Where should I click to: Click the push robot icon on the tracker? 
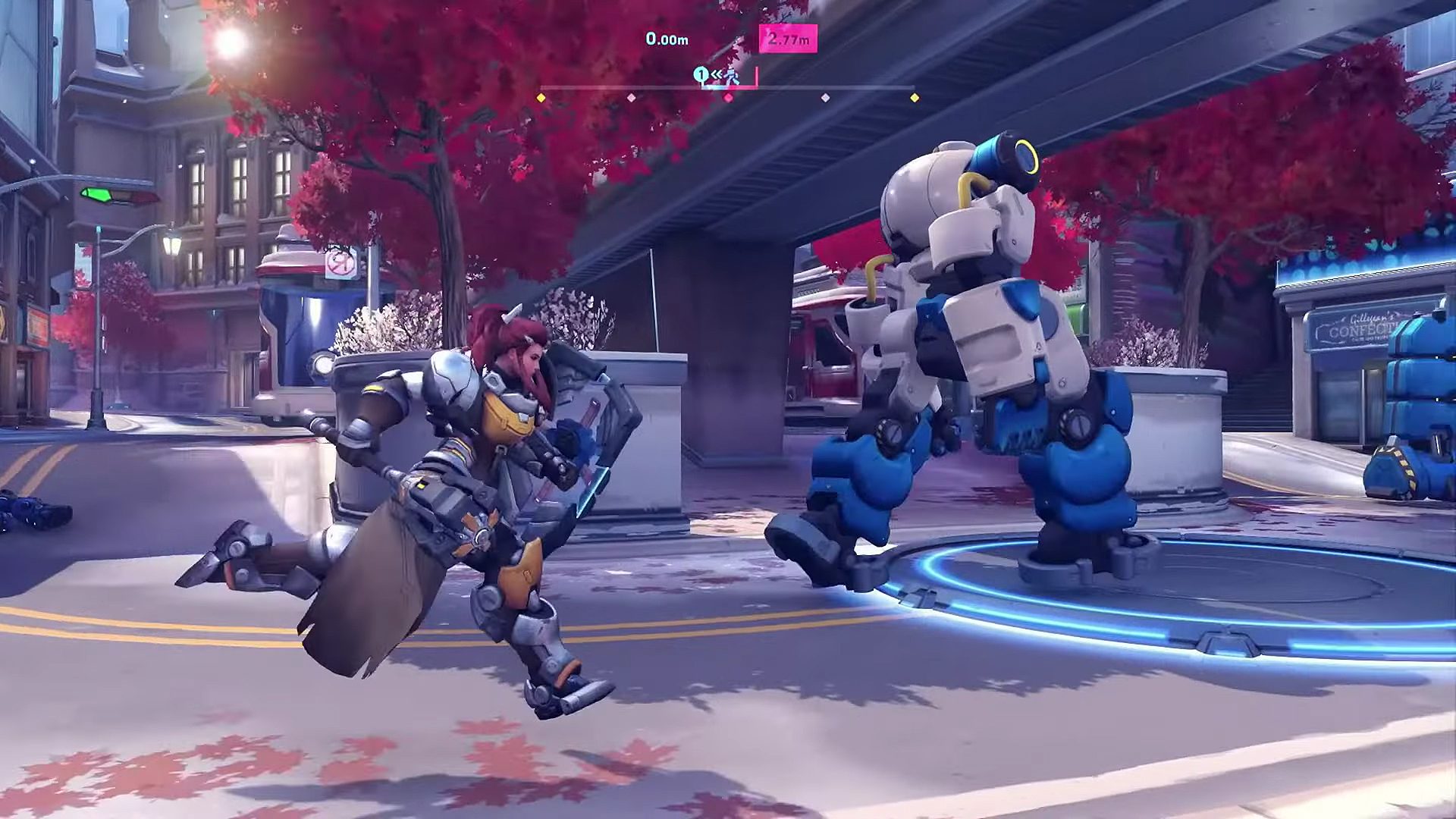point(732,76)
